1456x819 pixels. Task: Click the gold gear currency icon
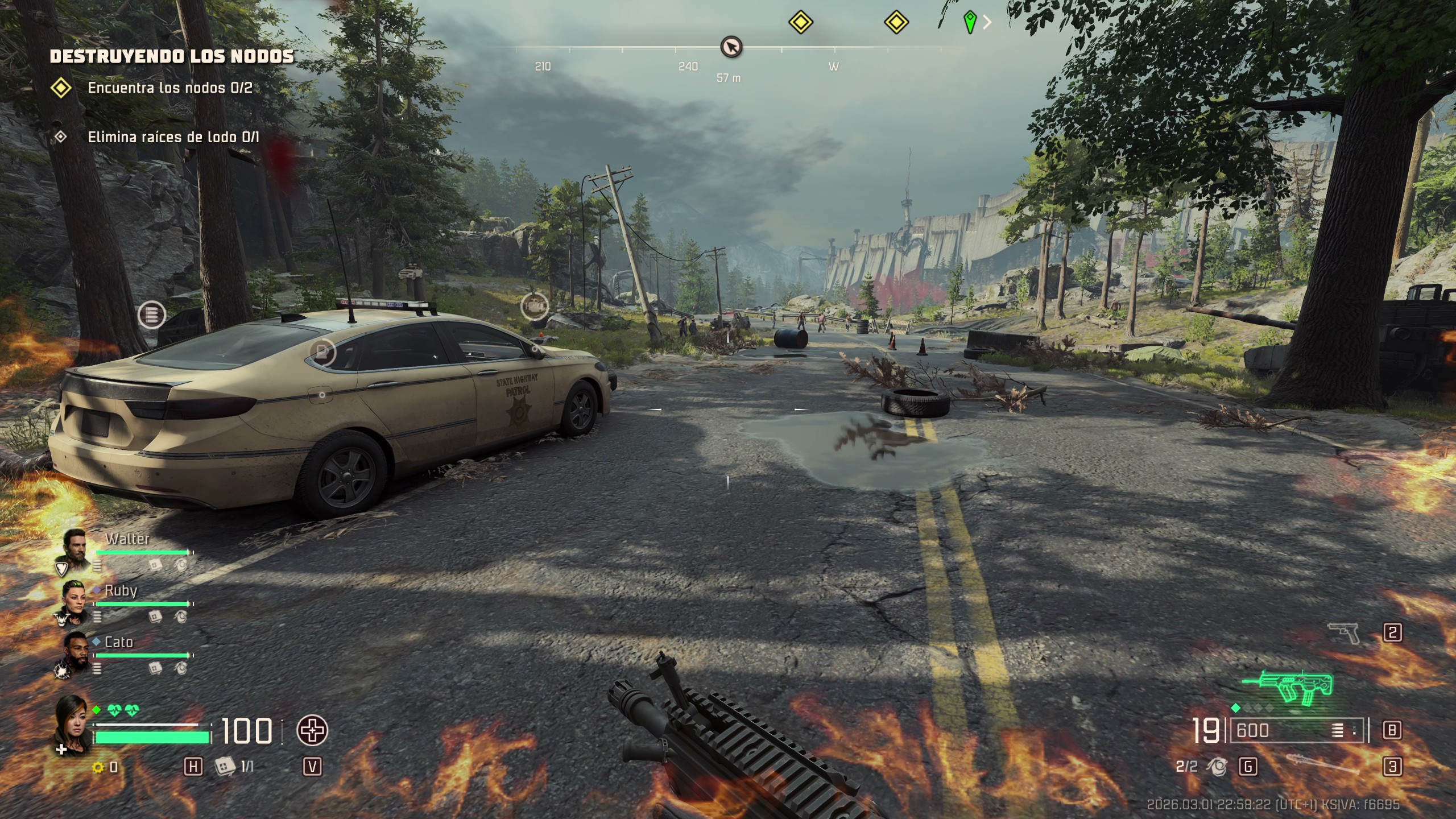[98, 767]
